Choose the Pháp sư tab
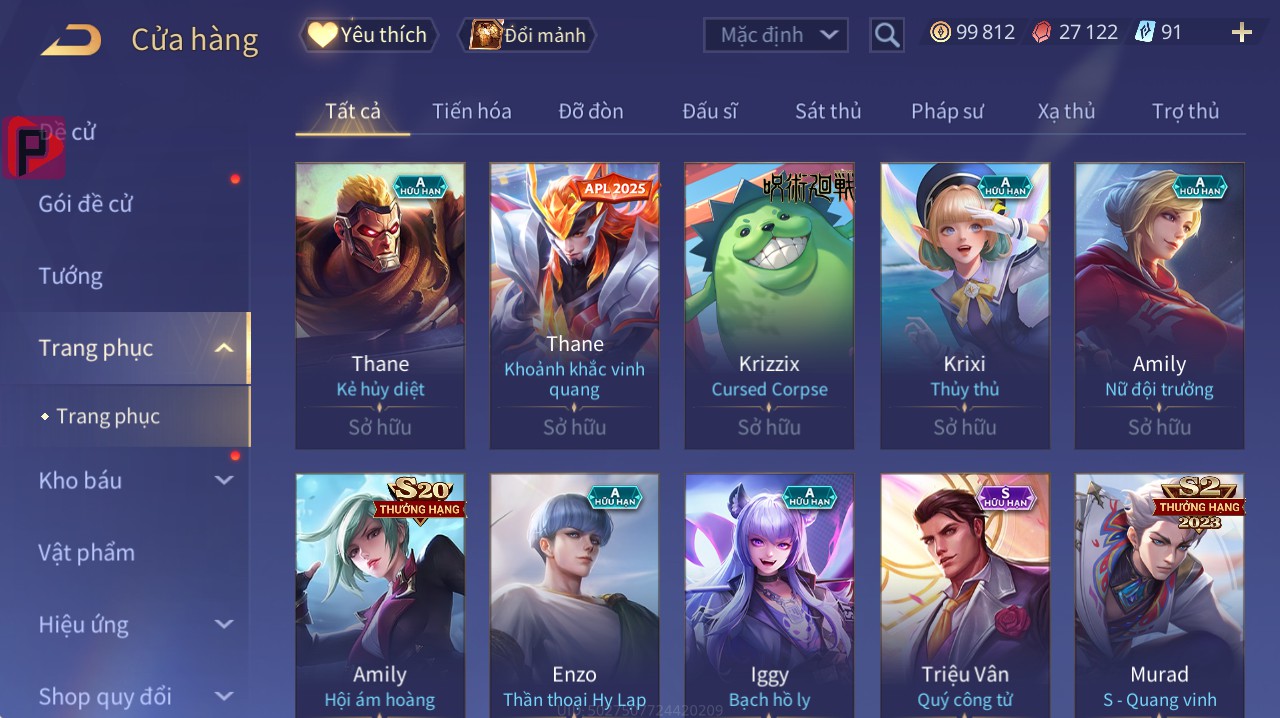 click(947, 111)
